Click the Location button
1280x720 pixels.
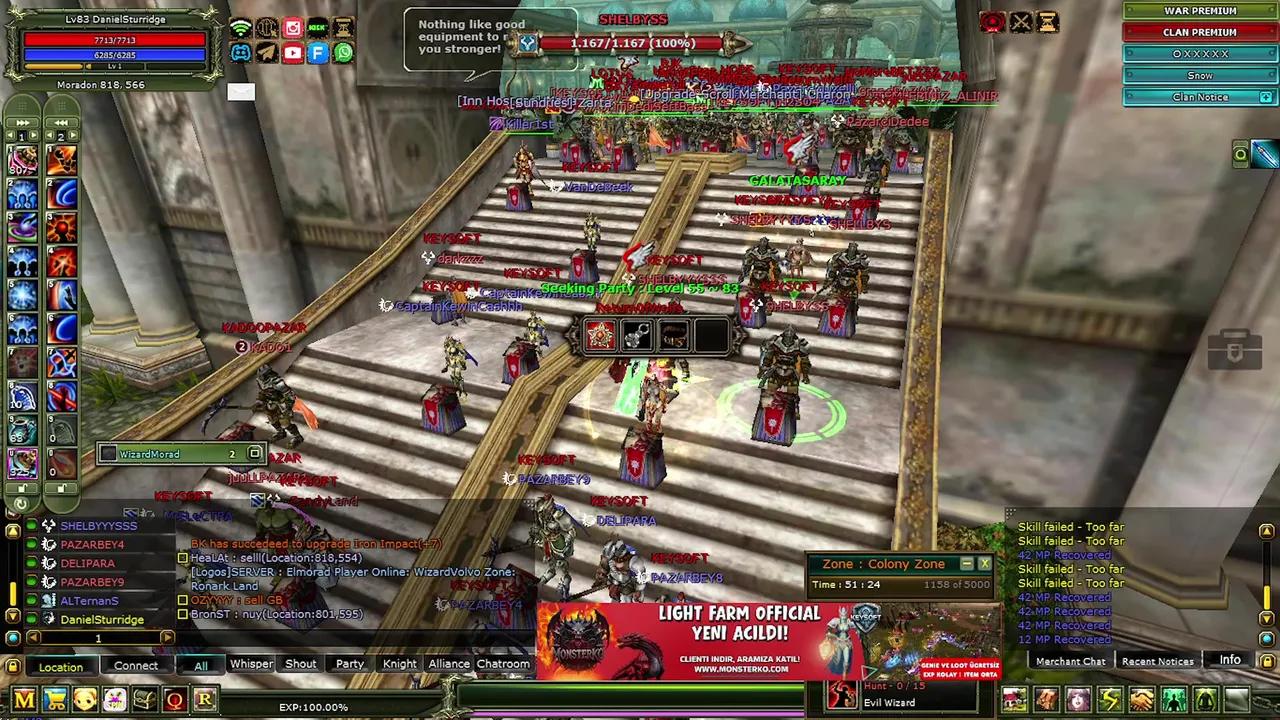pos(61,667)
